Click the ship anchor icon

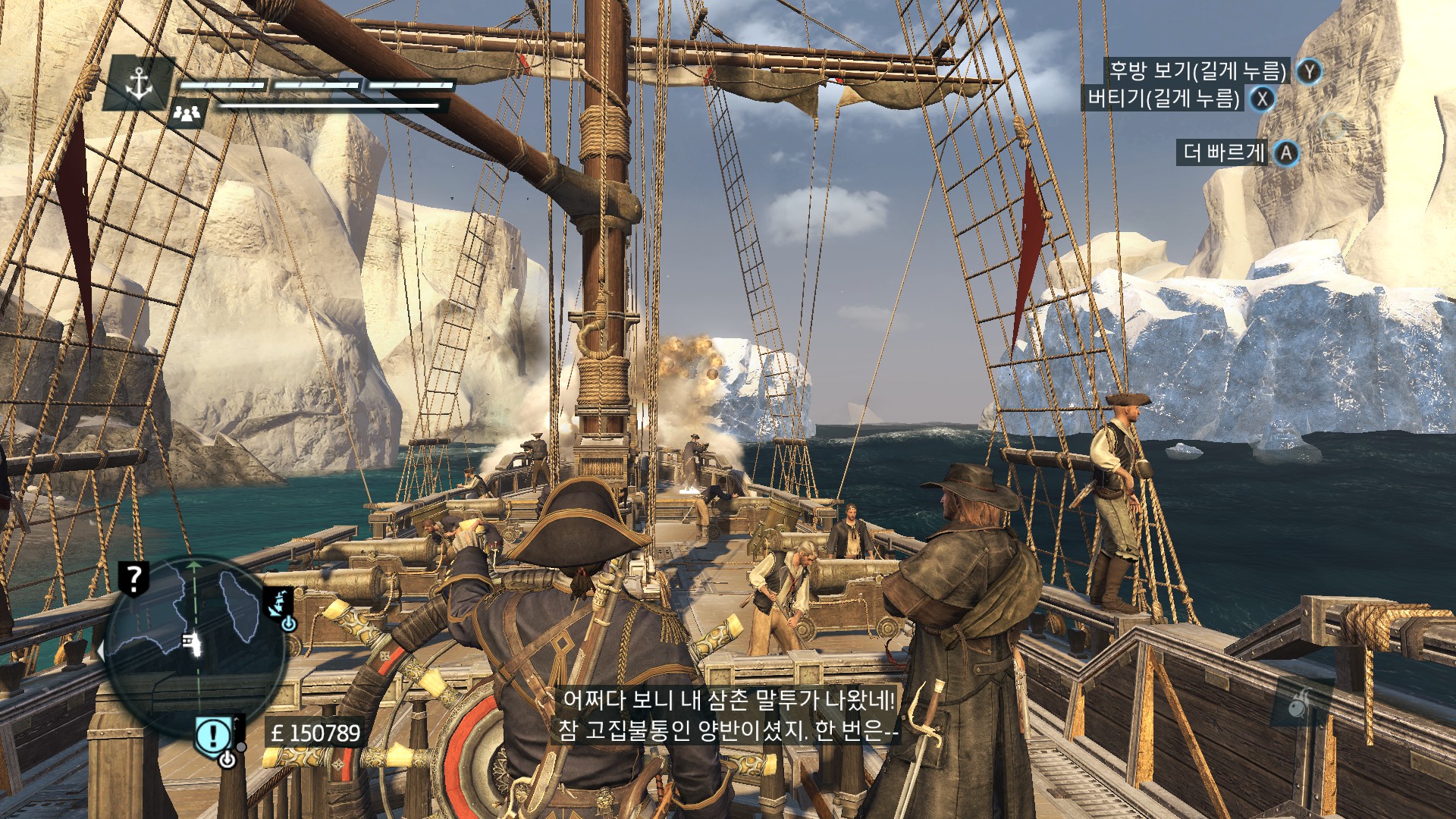tap(140, 83)
